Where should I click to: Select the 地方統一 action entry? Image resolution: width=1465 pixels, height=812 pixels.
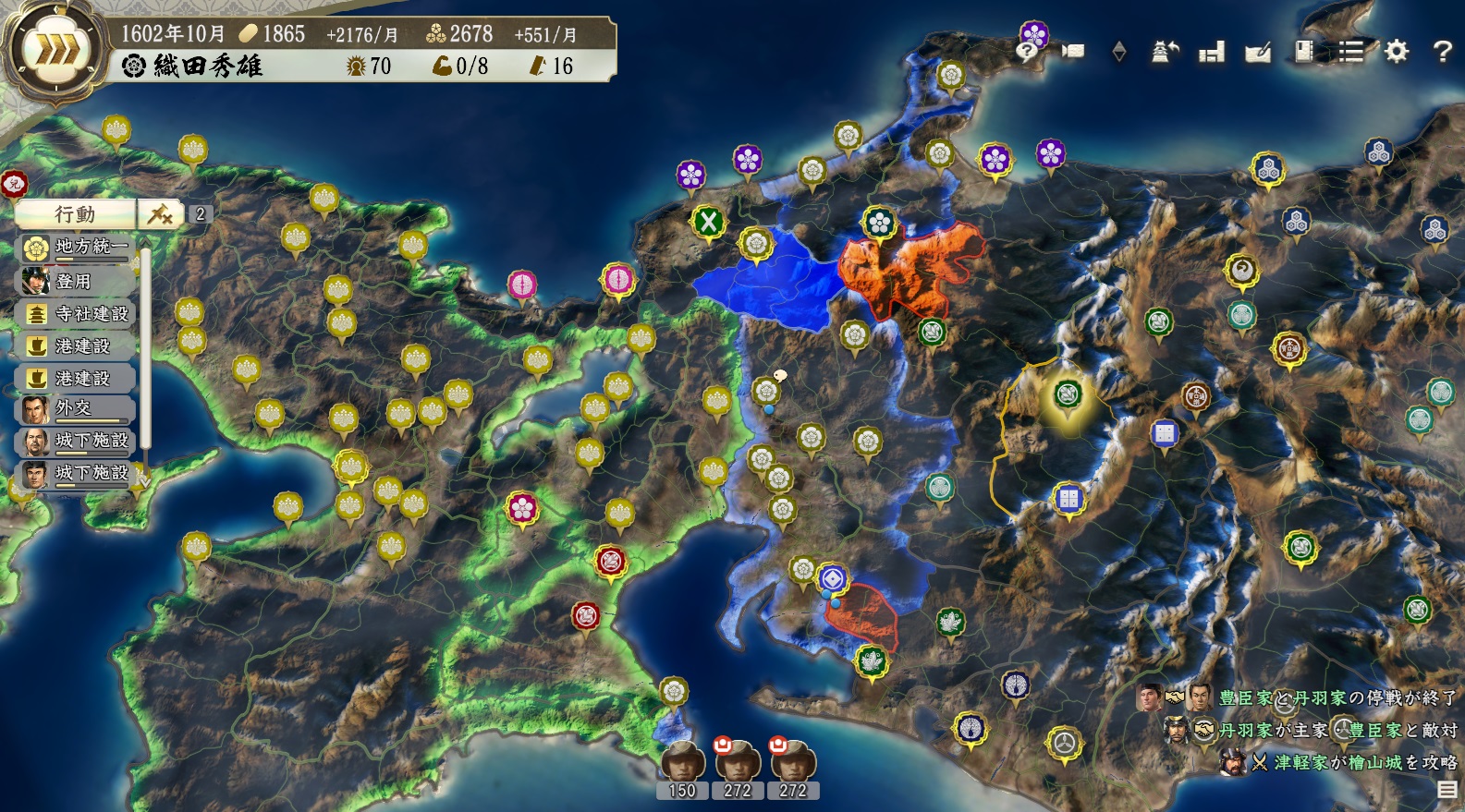pos(79,247)
